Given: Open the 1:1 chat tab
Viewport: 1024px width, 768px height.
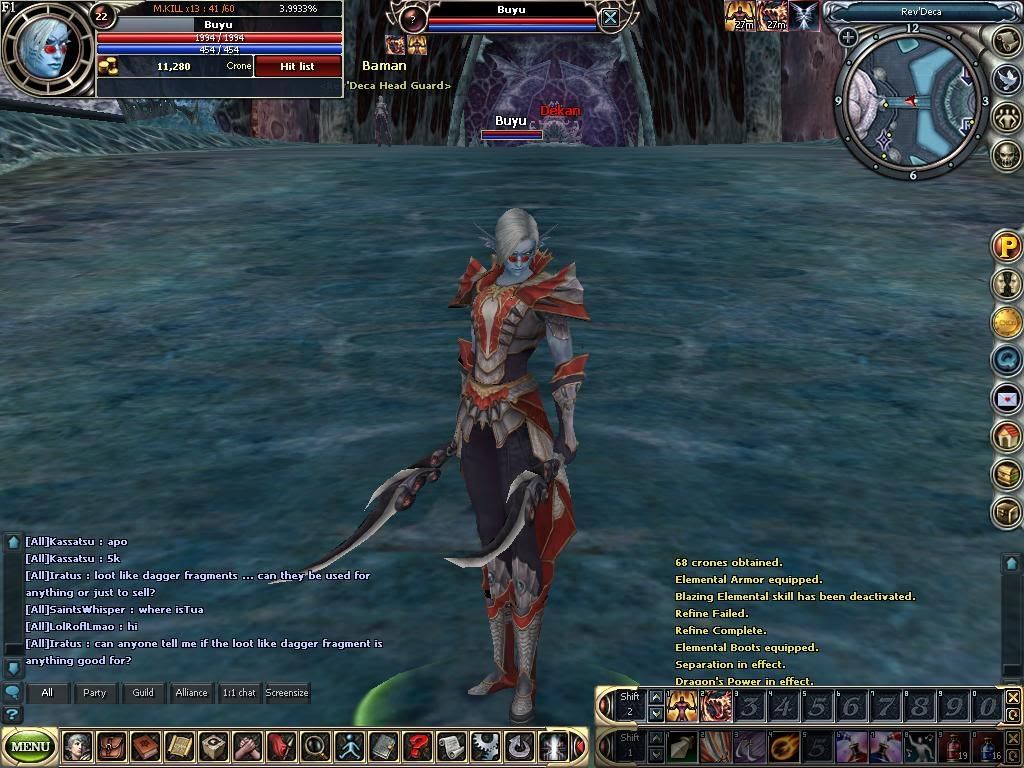Looking at the screenshot, I should point(239,692).
